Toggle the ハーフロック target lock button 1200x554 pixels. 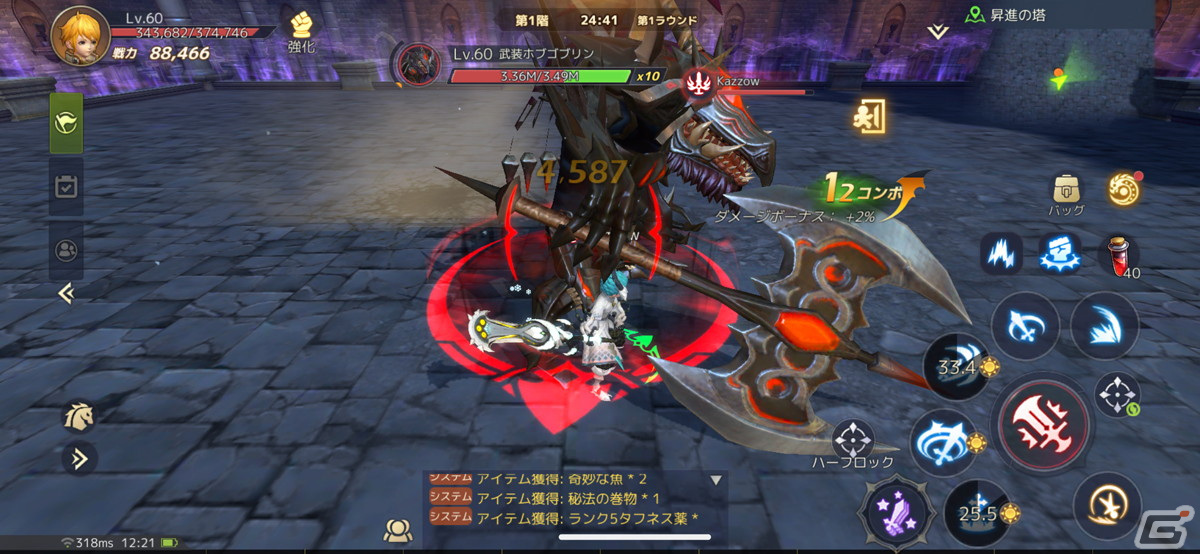pos(853,440)
